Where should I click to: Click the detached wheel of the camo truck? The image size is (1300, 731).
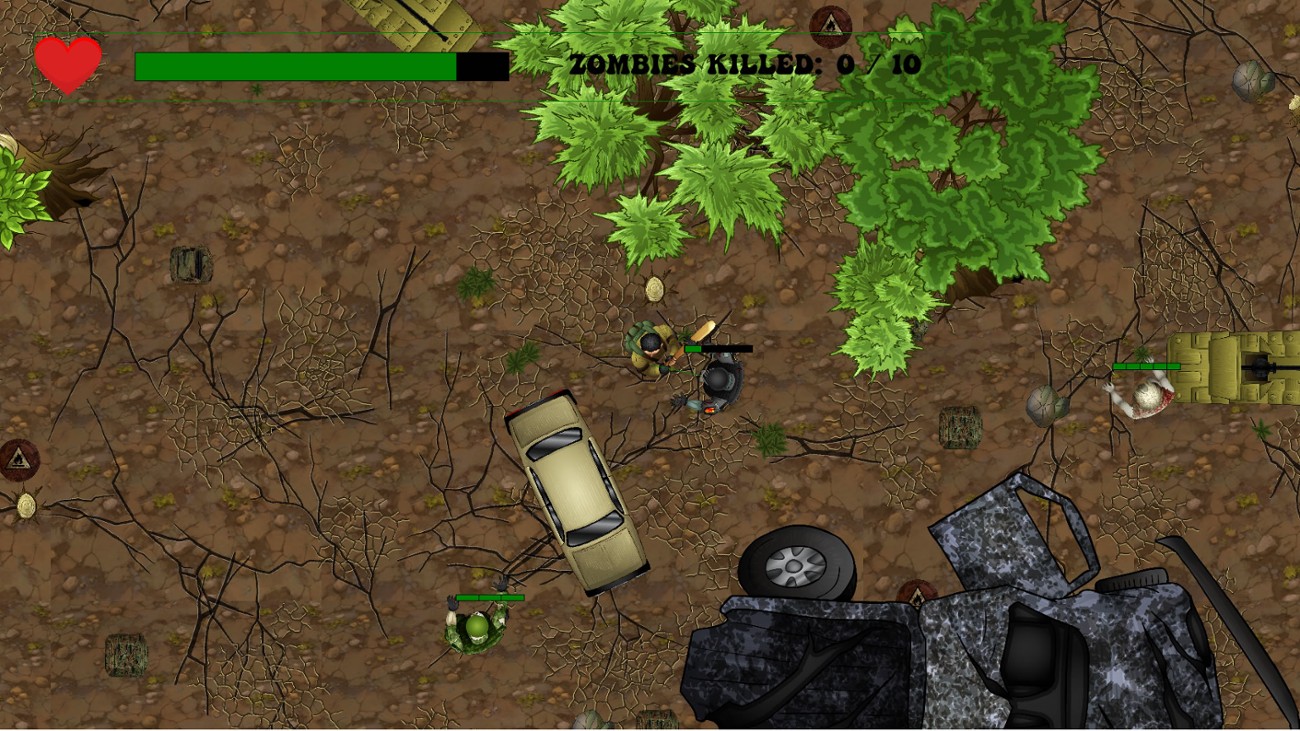pyautogui.click(x=795, y=565)
